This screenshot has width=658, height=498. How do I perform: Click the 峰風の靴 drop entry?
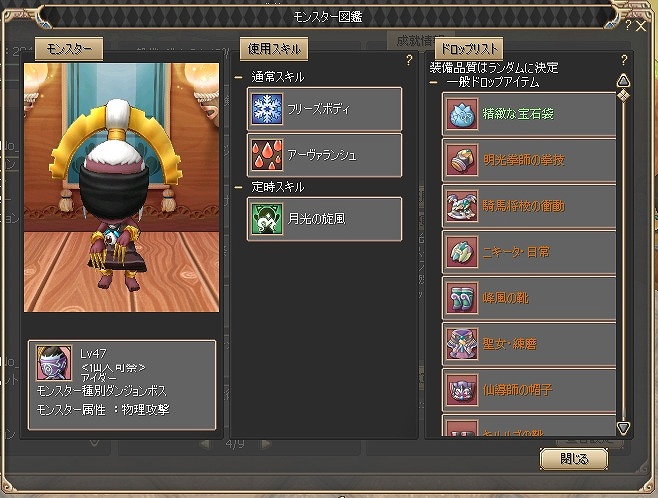click(529, 298)
